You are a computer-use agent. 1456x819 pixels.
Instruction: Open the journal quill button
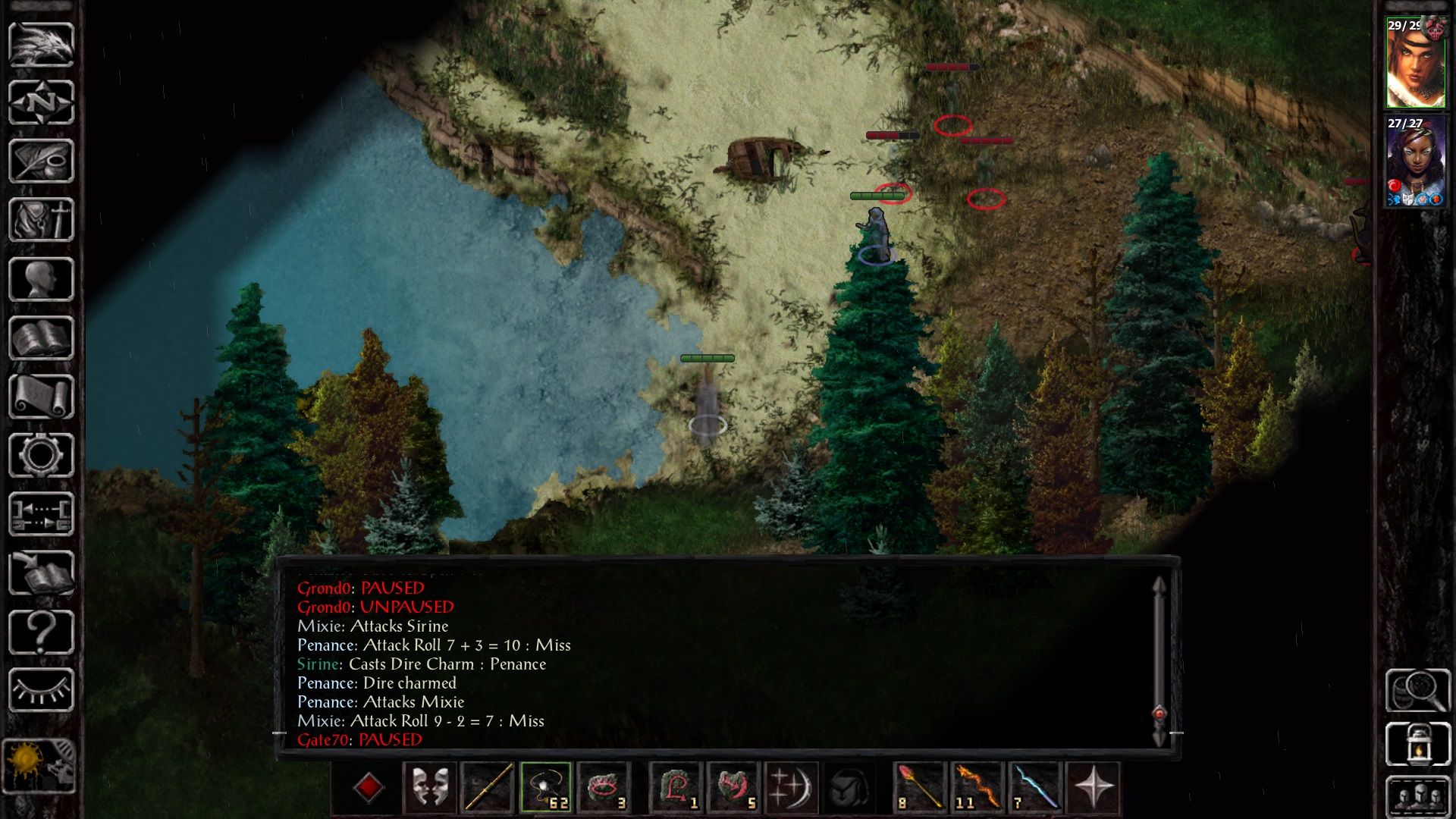pos(41,161)
